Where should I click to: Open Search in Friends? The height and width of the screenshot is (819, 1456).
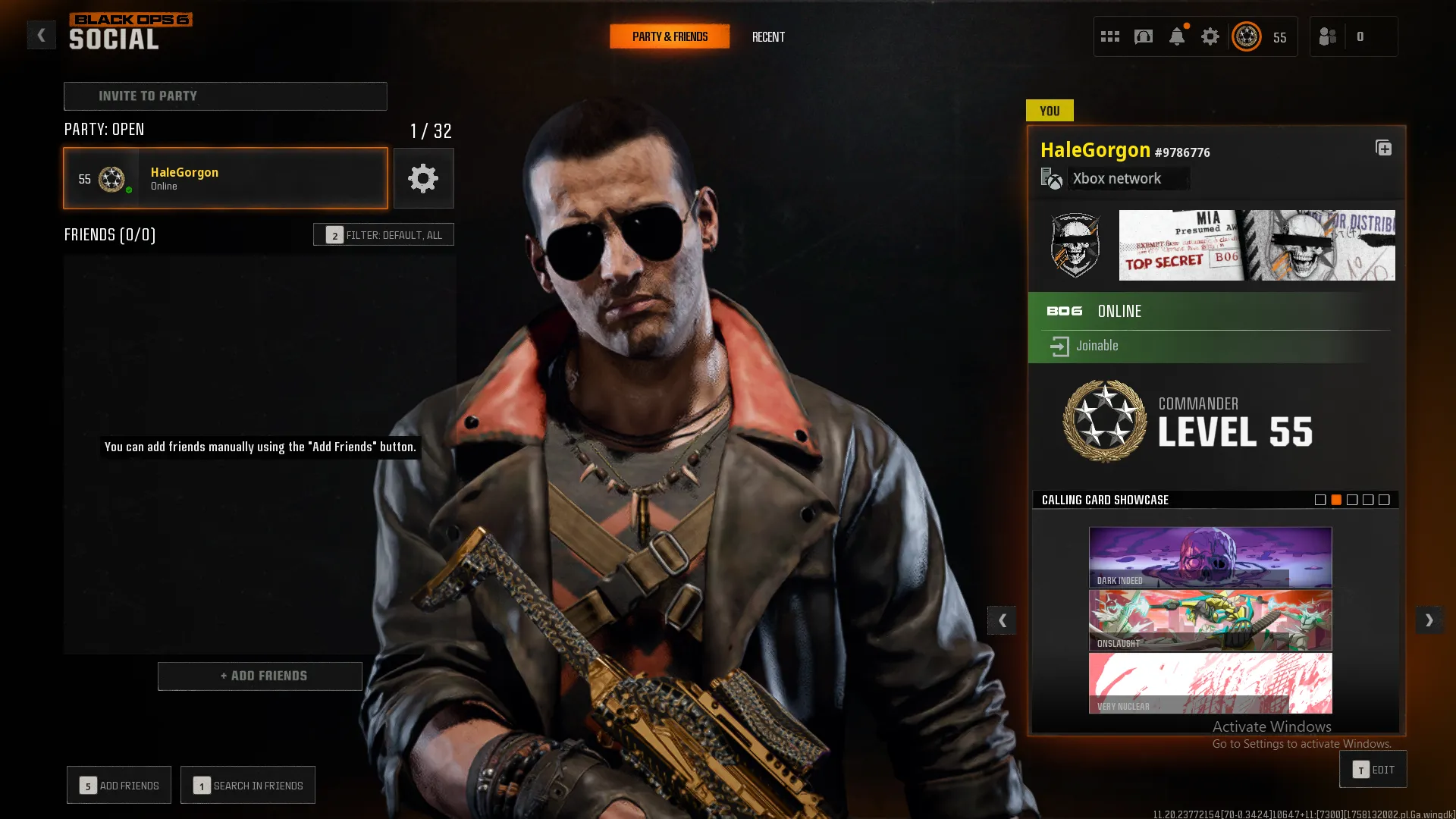[x=248, y=786]
